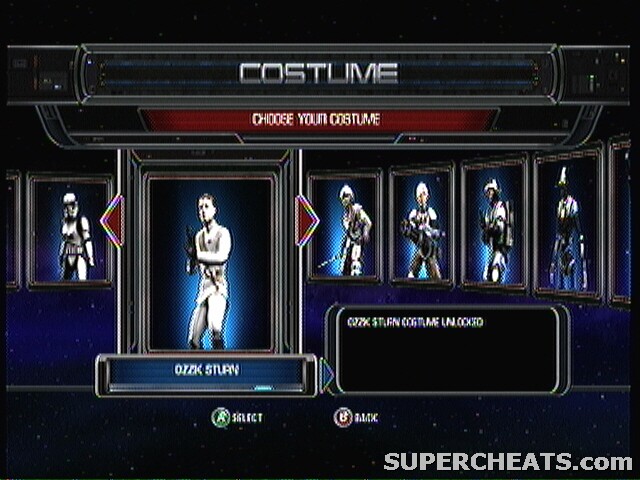Pick the first costume right of Ozzik Sturn
Viewport: 640px width, 480px height.
(x=344, y=227)
